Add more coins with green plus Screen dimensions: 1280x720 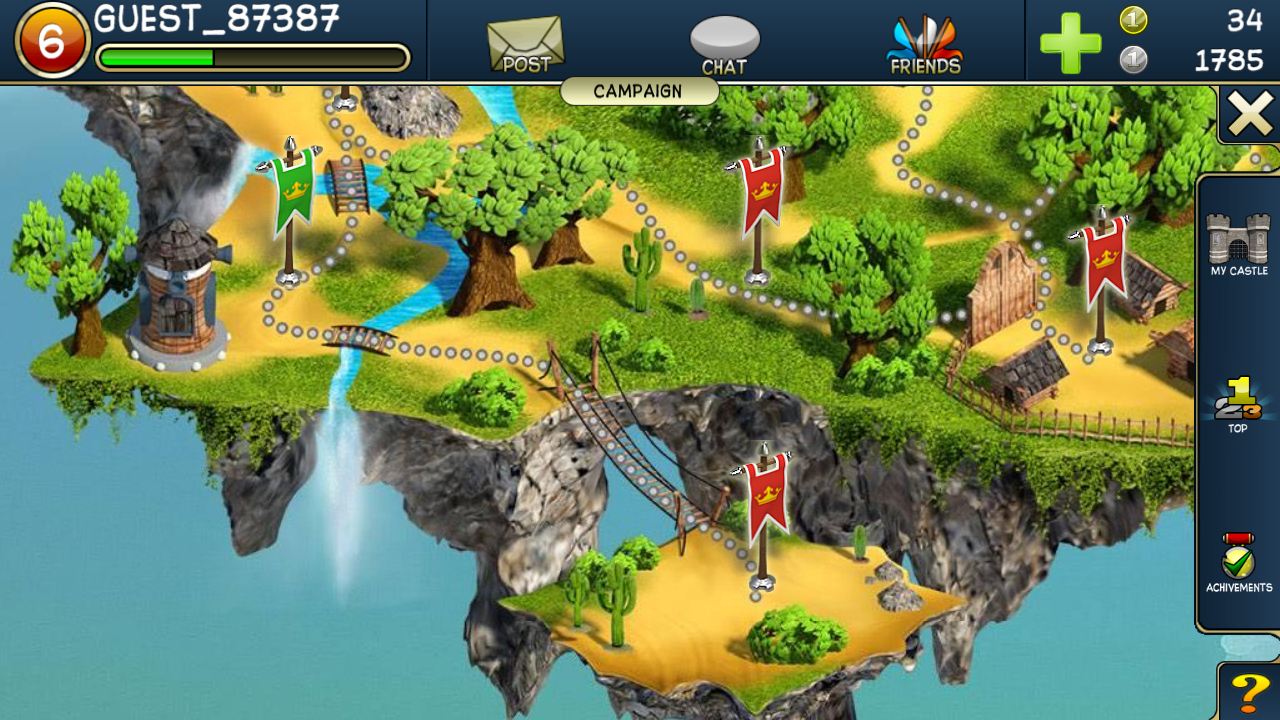coord(1070,43)
